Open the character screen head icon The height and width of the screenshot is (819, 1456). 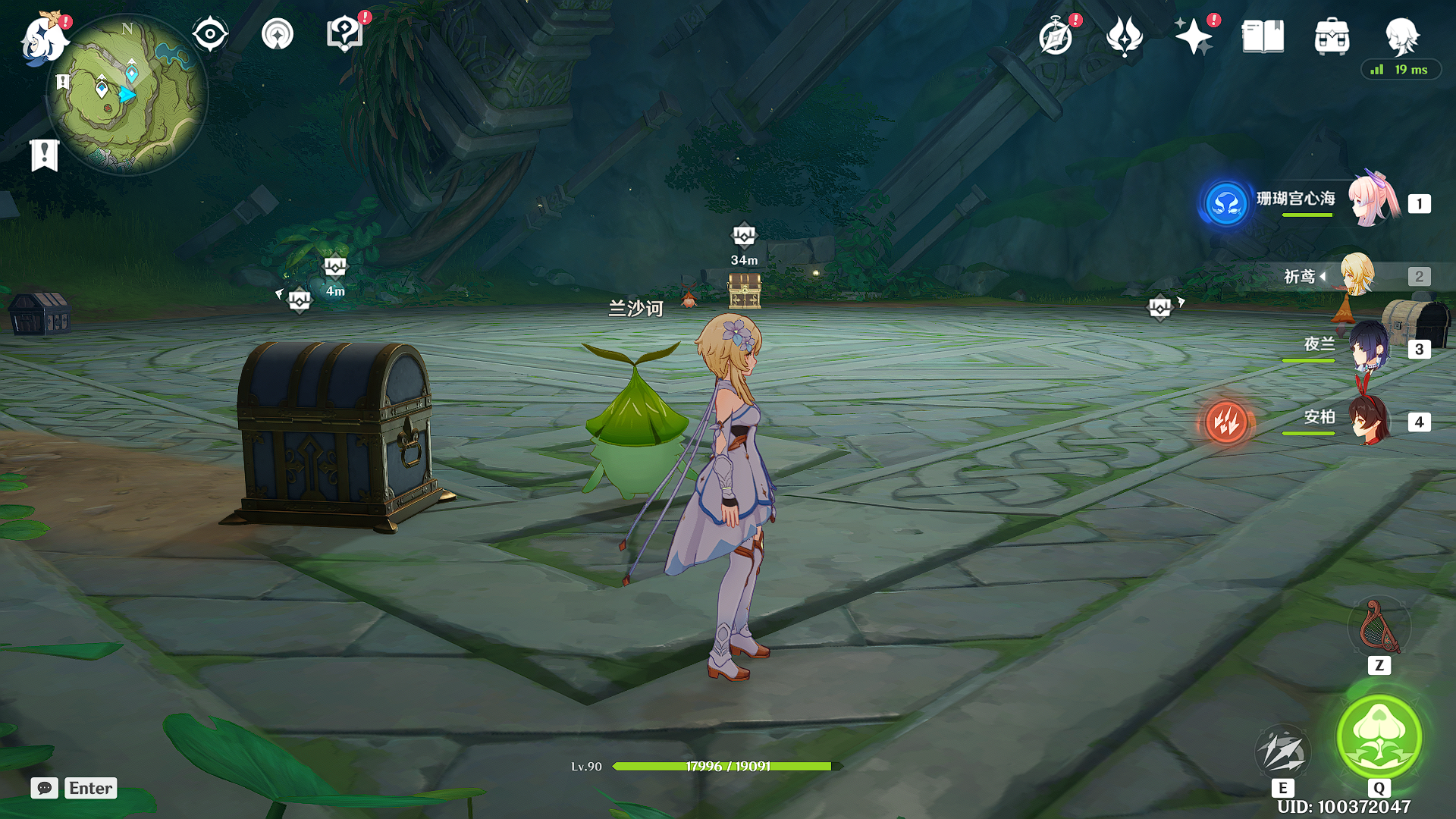pyautogui.click(x=1401, y=35)
